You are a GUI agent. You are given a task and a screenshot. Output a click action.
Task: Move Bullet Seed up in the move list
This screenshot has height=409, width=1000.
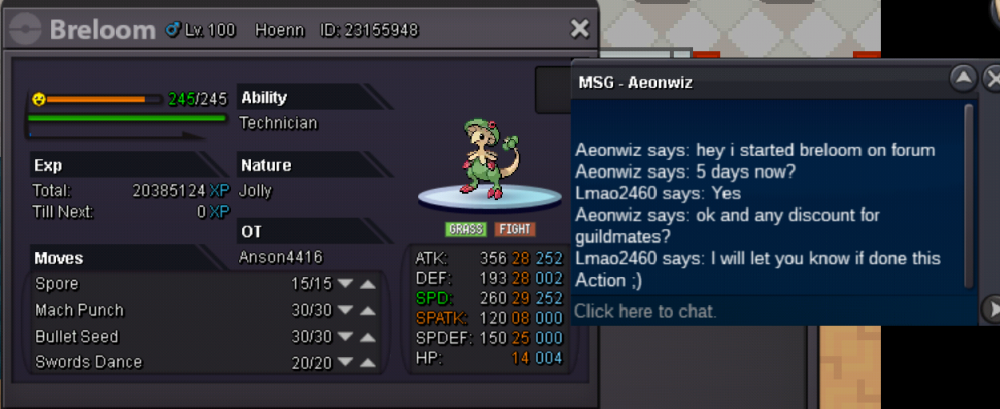pyautogui.click(x=368, y=336)
